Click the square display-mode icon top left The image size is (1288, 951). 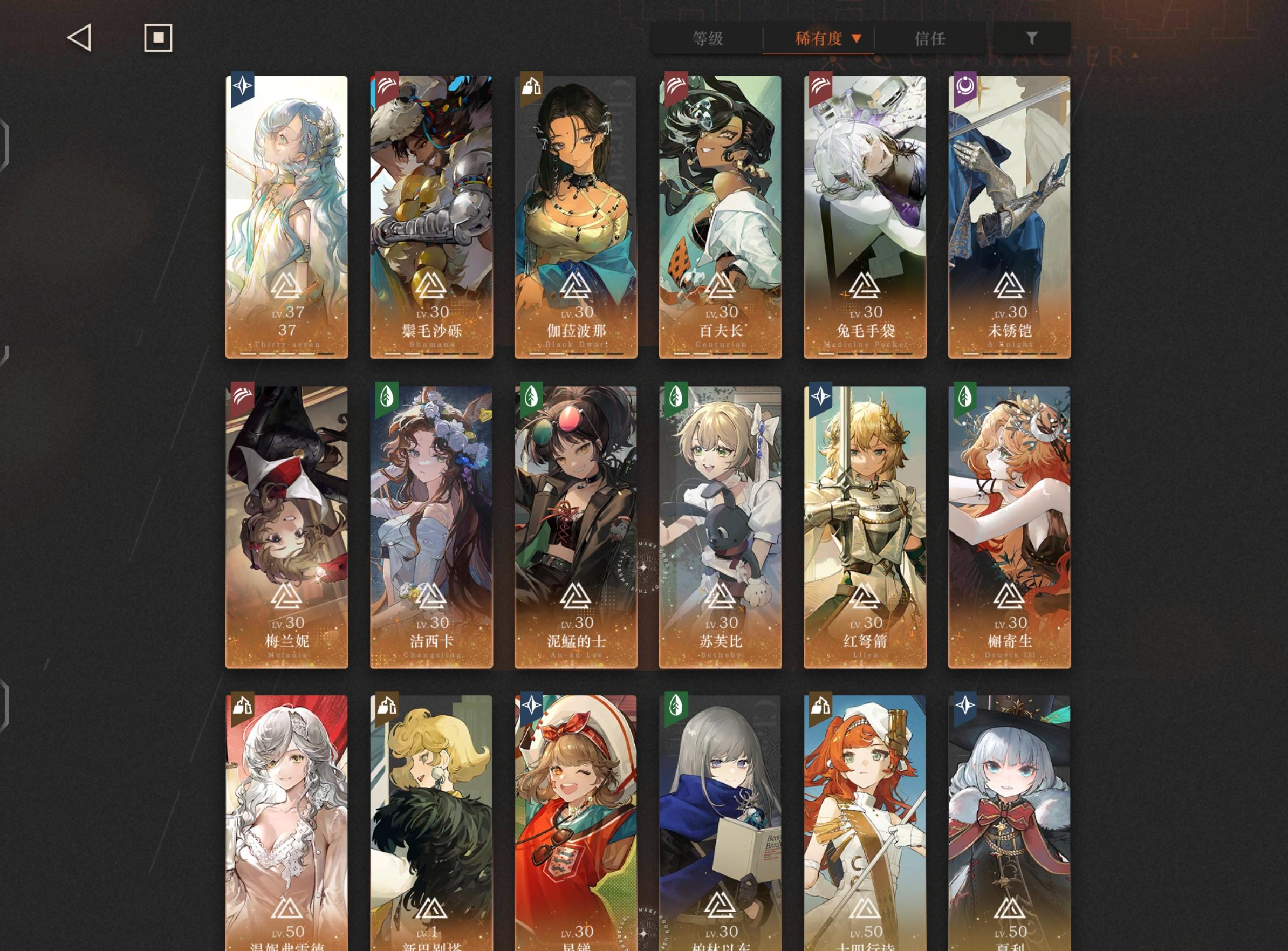click(x=157, y=38)
